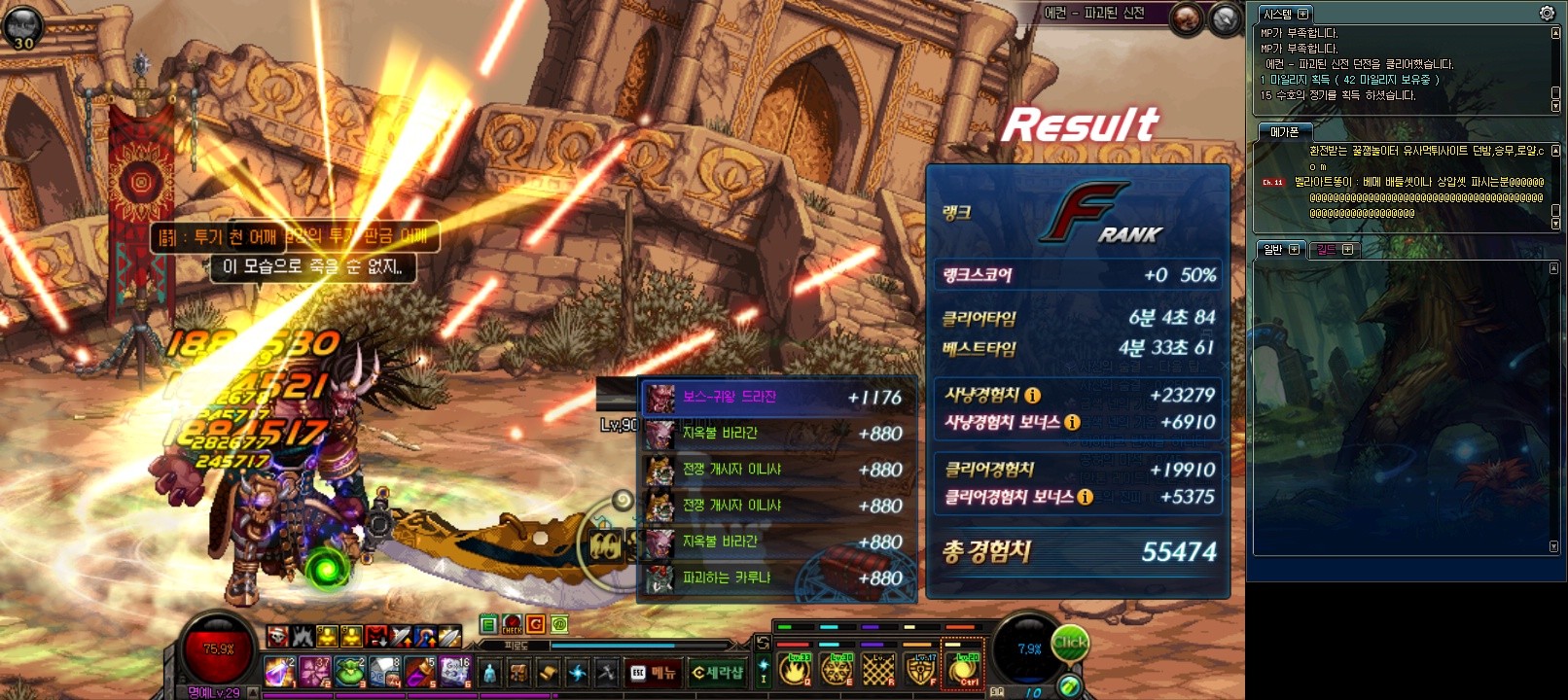Open the quest scroll icon
This screenshot has height=700, width=1568.
click(549, 673)
